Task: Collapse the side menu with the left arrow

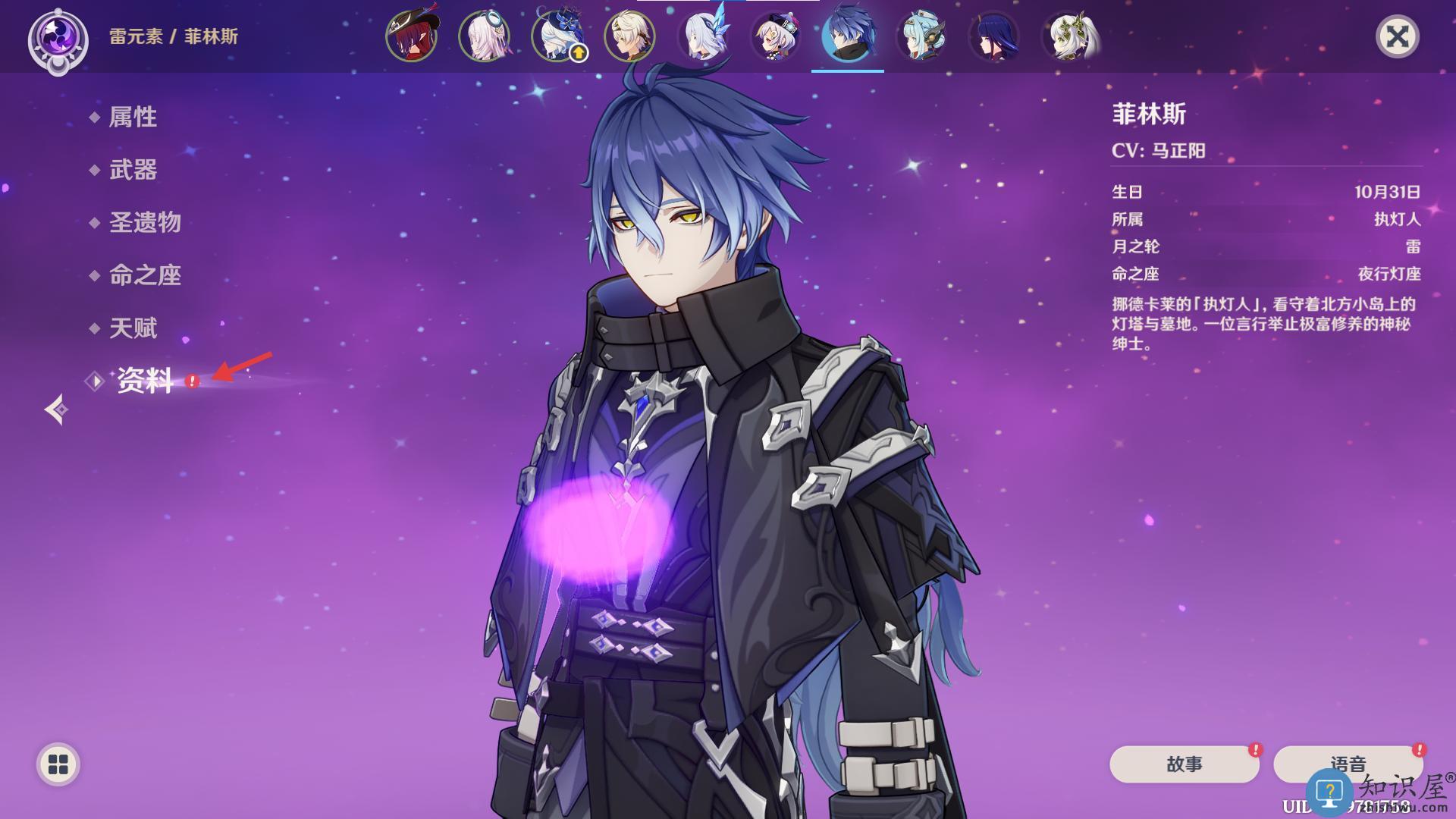Action: point(56,409)
